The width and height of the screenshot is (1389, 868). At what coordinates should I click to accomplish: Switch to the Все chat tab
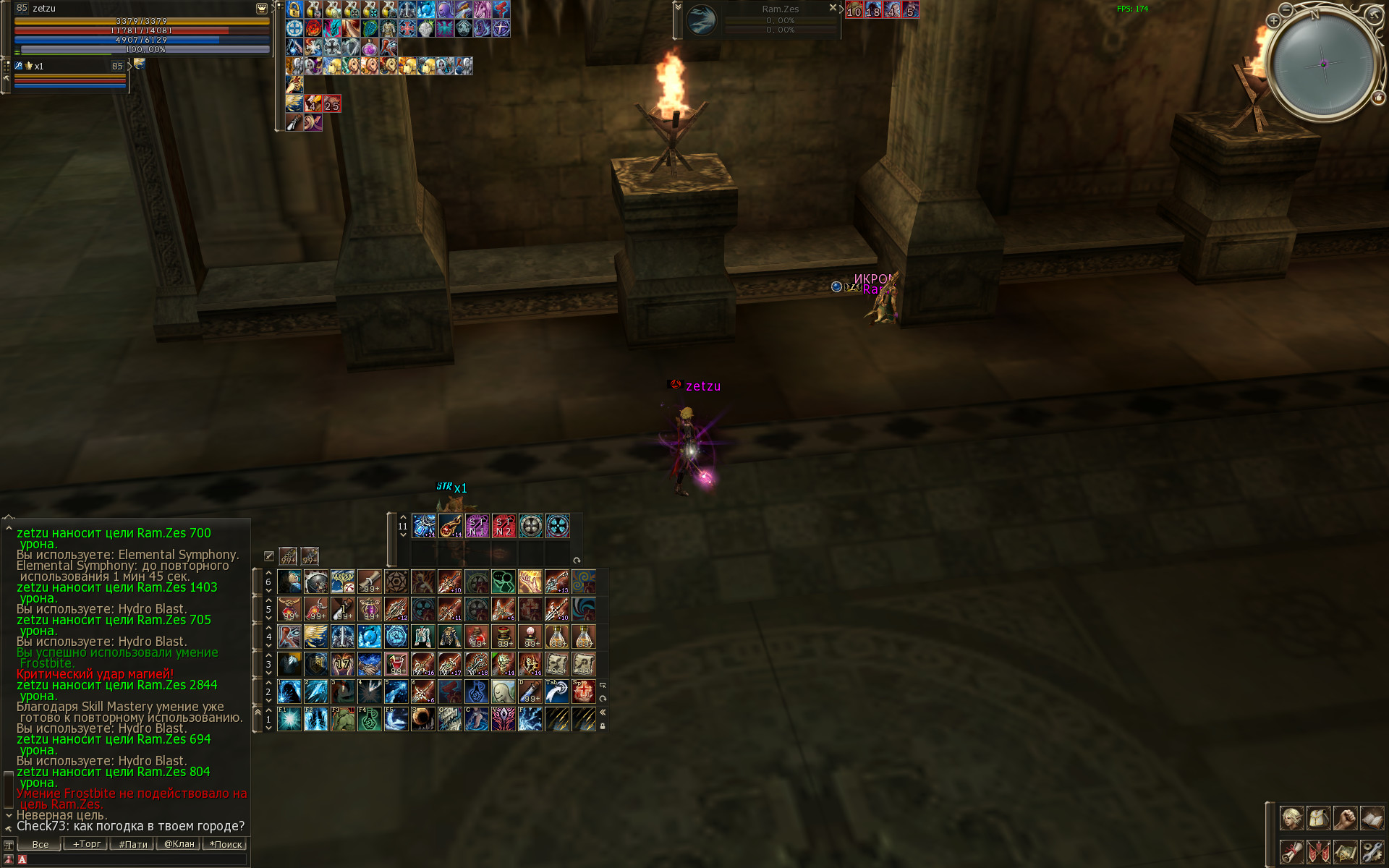click(x=41, y=844)
